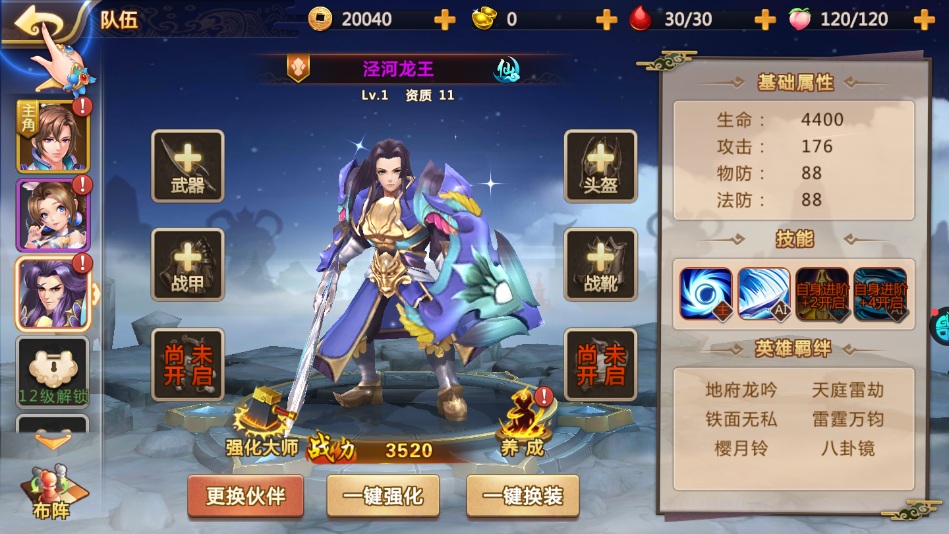
Task: View the 地府龙吟 hero bond
Action: click(740, 390)
